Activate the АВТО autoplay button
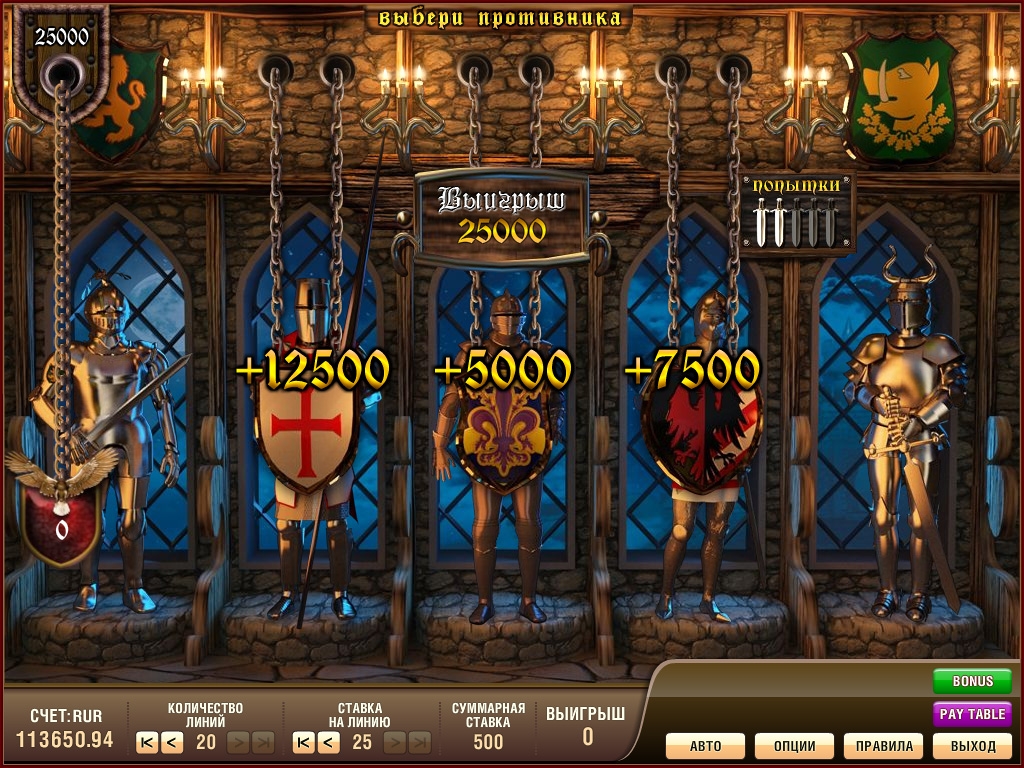This screenshot has width=1024, height=768. pyautogui.click(x=706, y=746)
